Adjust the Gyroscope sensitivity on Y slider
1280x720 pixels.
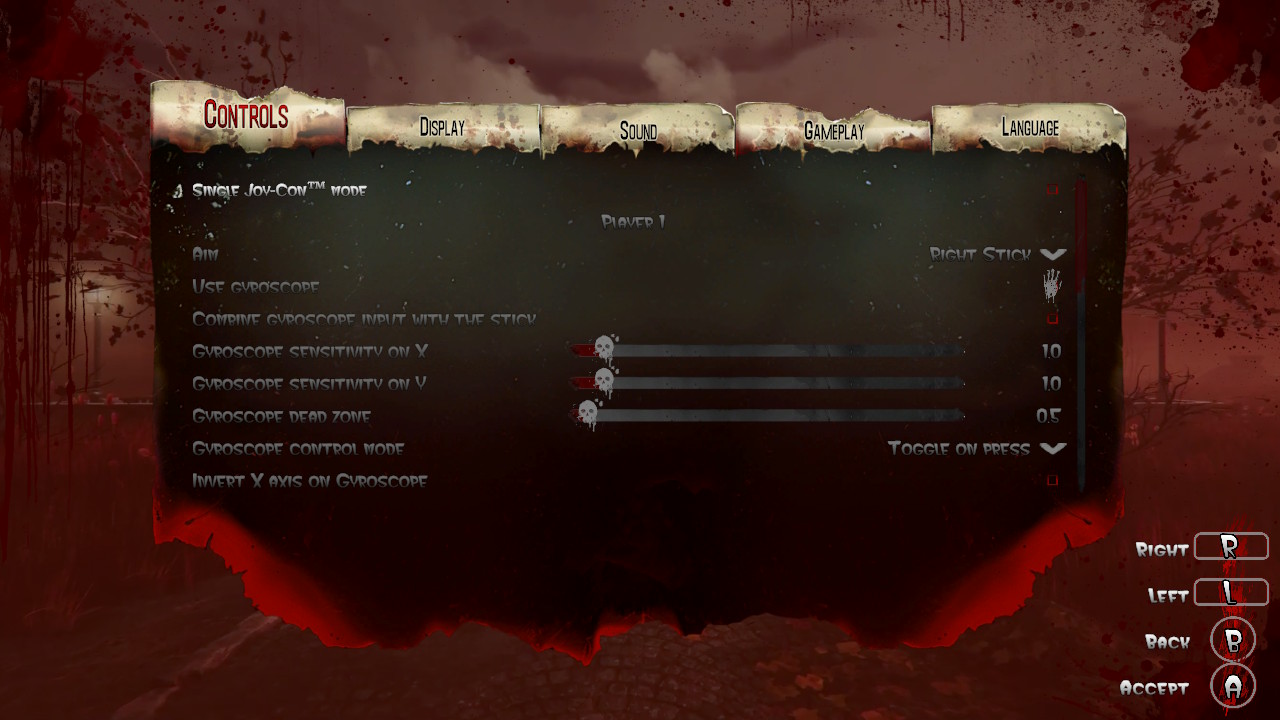click(604, 382)
